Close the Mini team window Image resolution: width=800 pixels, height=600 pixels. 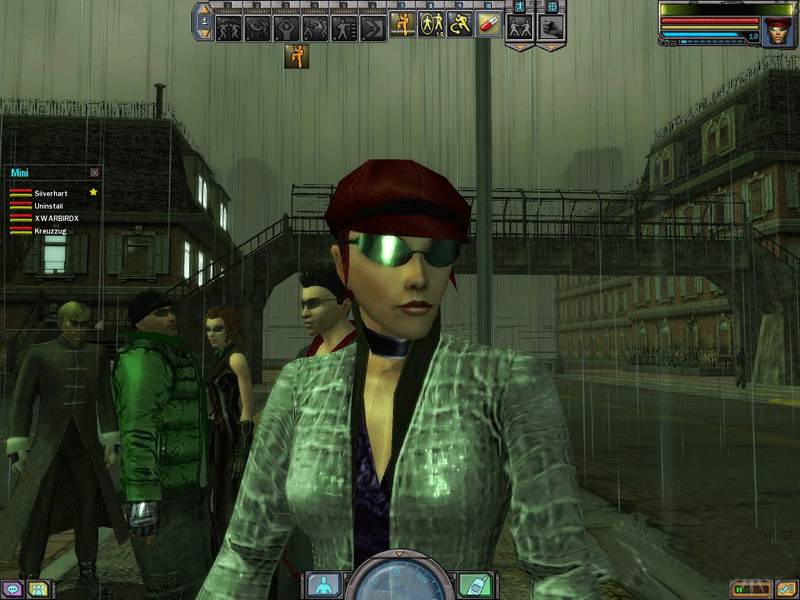click(95, 172)
